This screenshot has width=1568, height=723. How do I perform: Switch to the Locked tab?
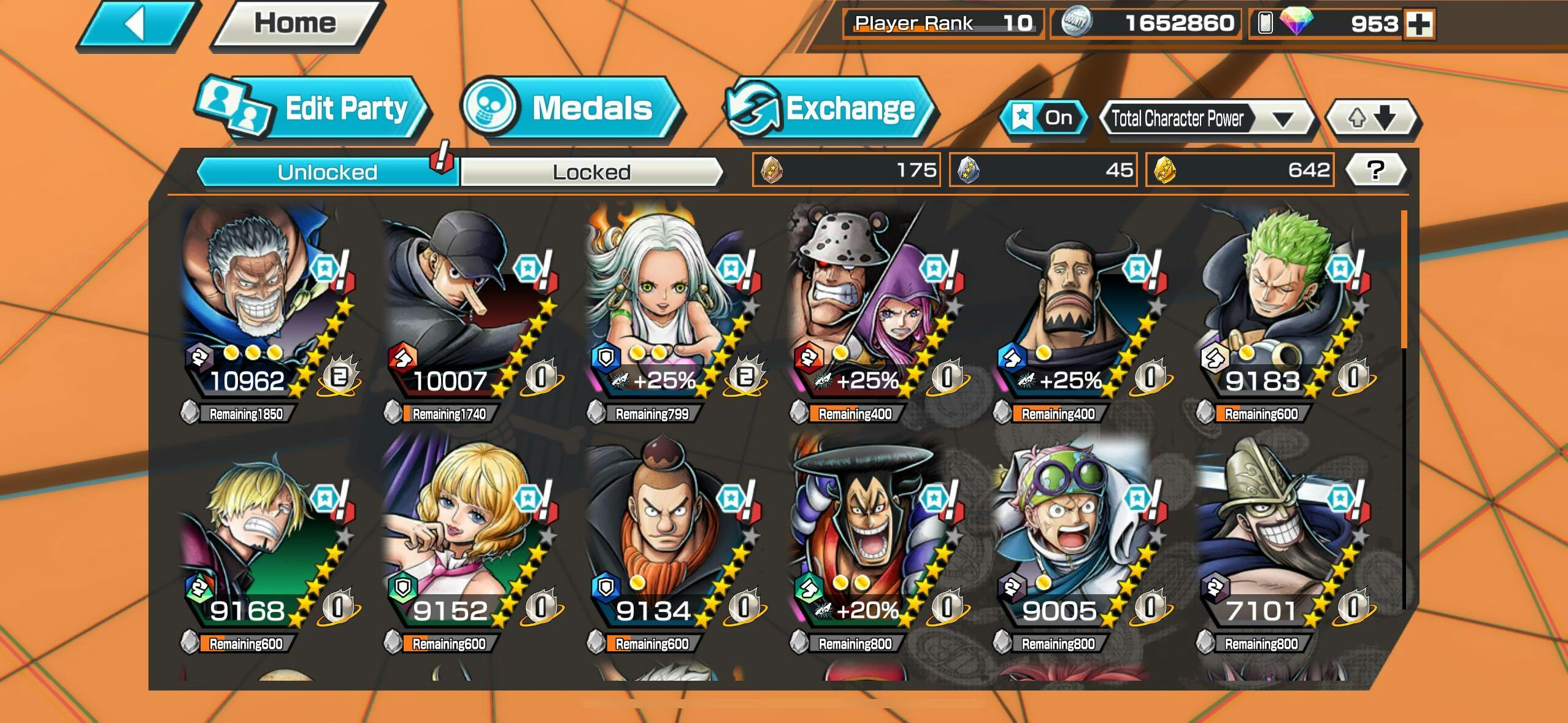coord(591,172)
